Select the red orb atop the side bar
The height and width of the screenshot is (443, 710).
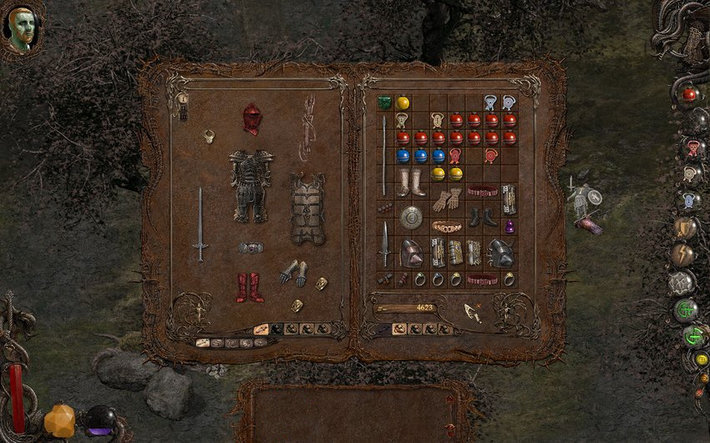690,94
